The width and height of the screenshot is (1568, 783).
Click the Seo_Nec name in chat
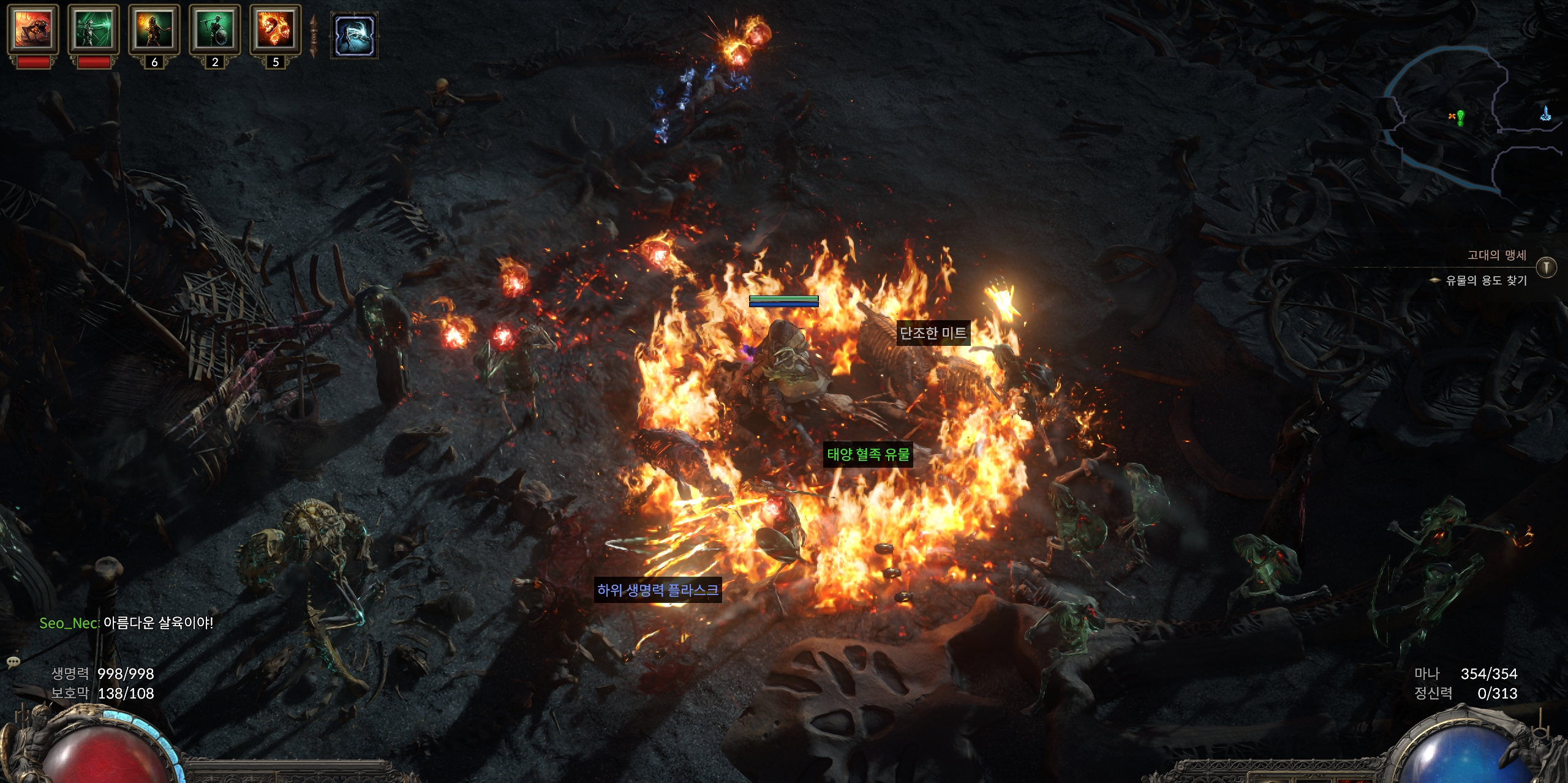pos(69,623)
